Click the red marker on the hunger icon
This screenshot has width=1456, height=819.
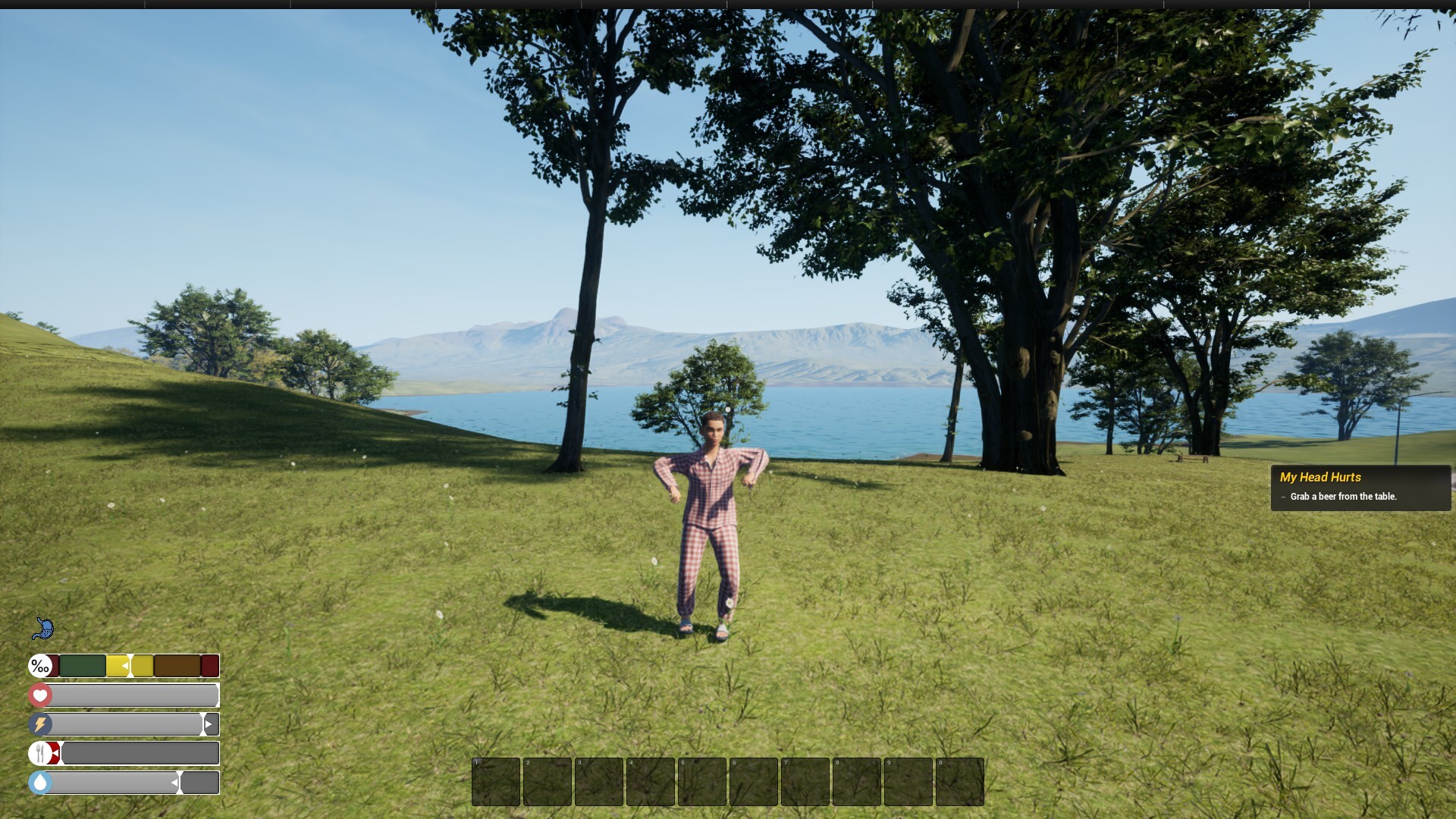pos(54,753)
